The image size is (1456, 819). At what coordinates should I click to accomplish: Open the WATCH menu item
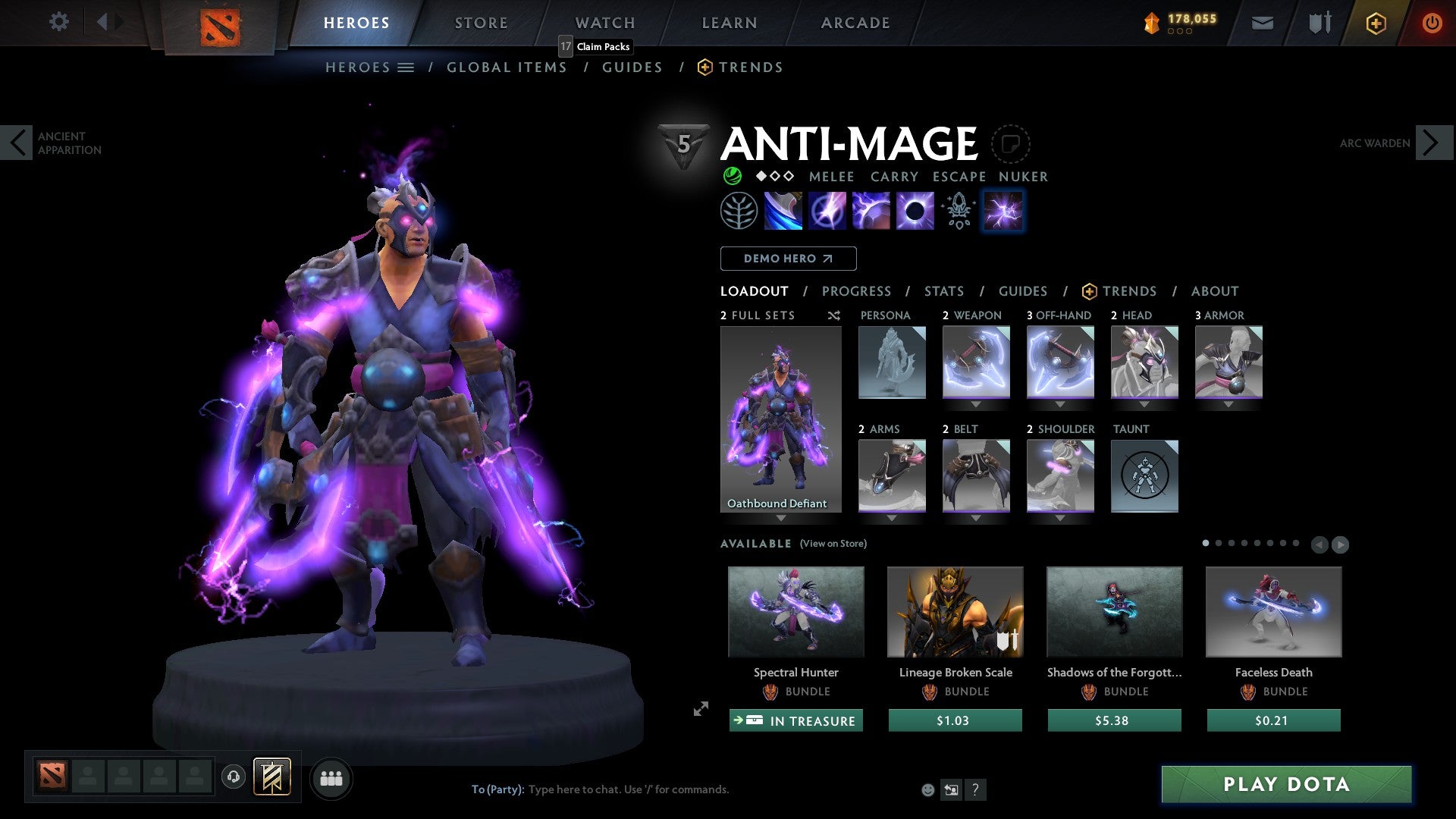604,23
